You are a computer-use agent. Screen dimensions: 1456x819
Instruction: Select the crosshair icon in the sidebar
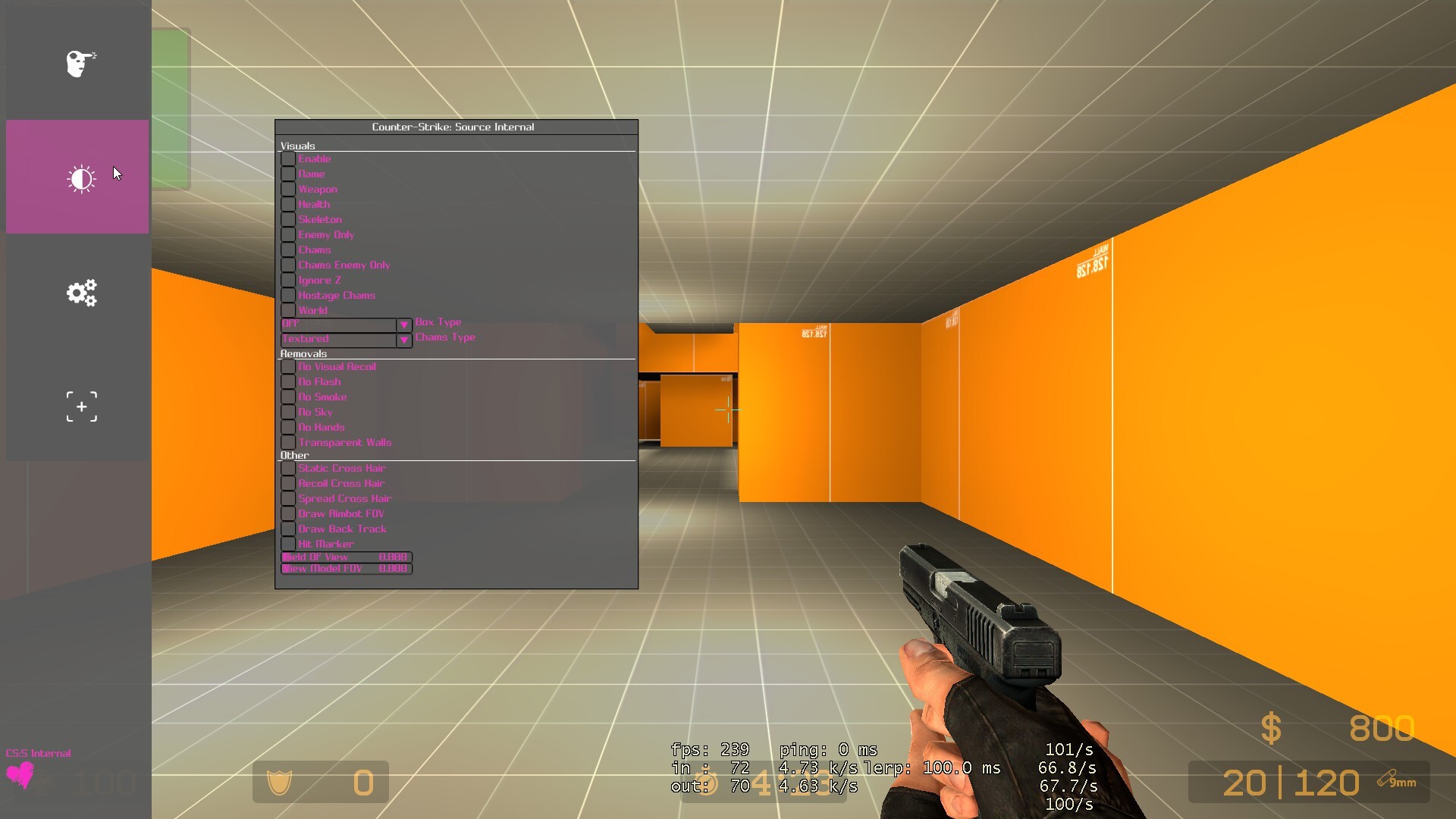click(80, 406)
